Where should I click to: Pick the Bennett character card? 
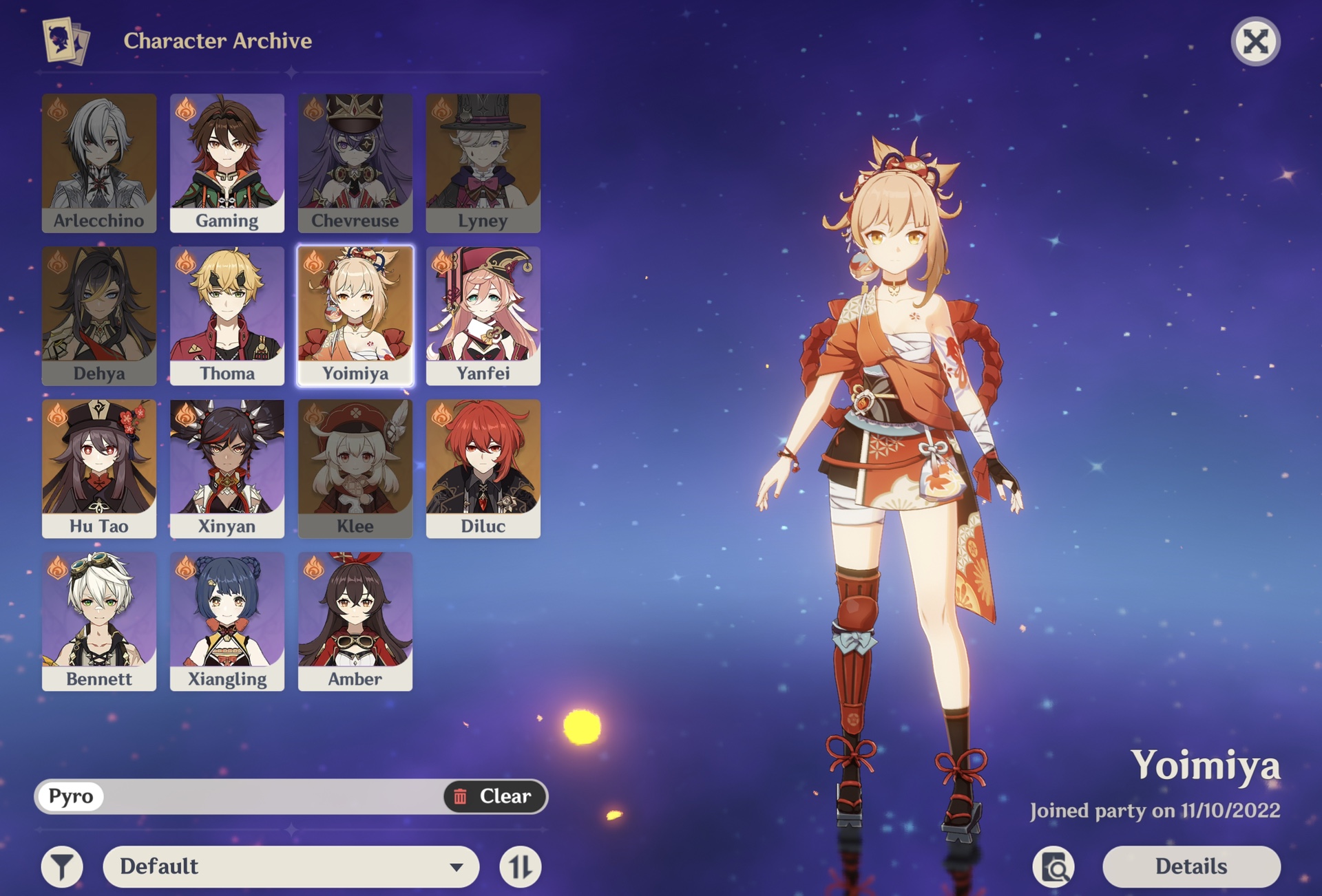pos(99,621)
